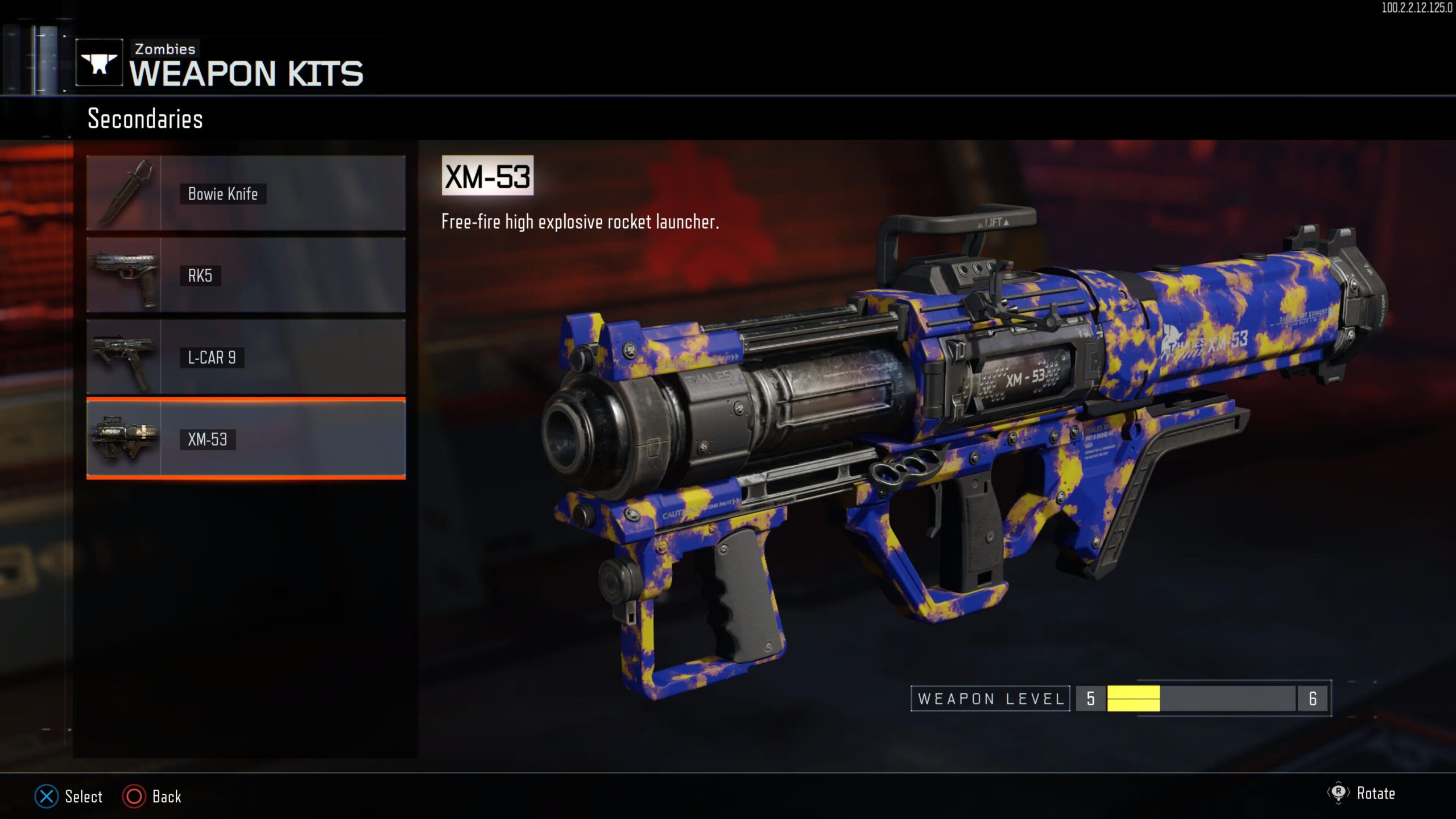Click the XM-53 name header

click(487, 176)
